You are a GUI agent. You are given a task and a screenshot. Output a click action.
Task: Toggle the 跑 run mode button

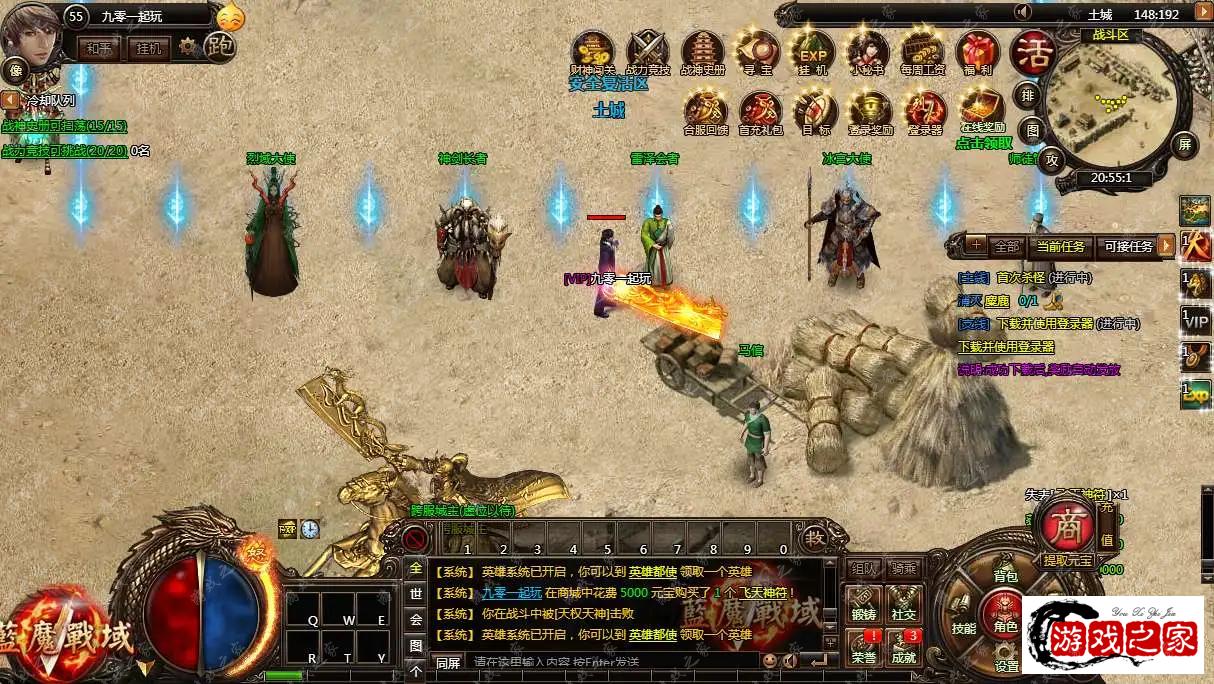[x=220, y=46]
